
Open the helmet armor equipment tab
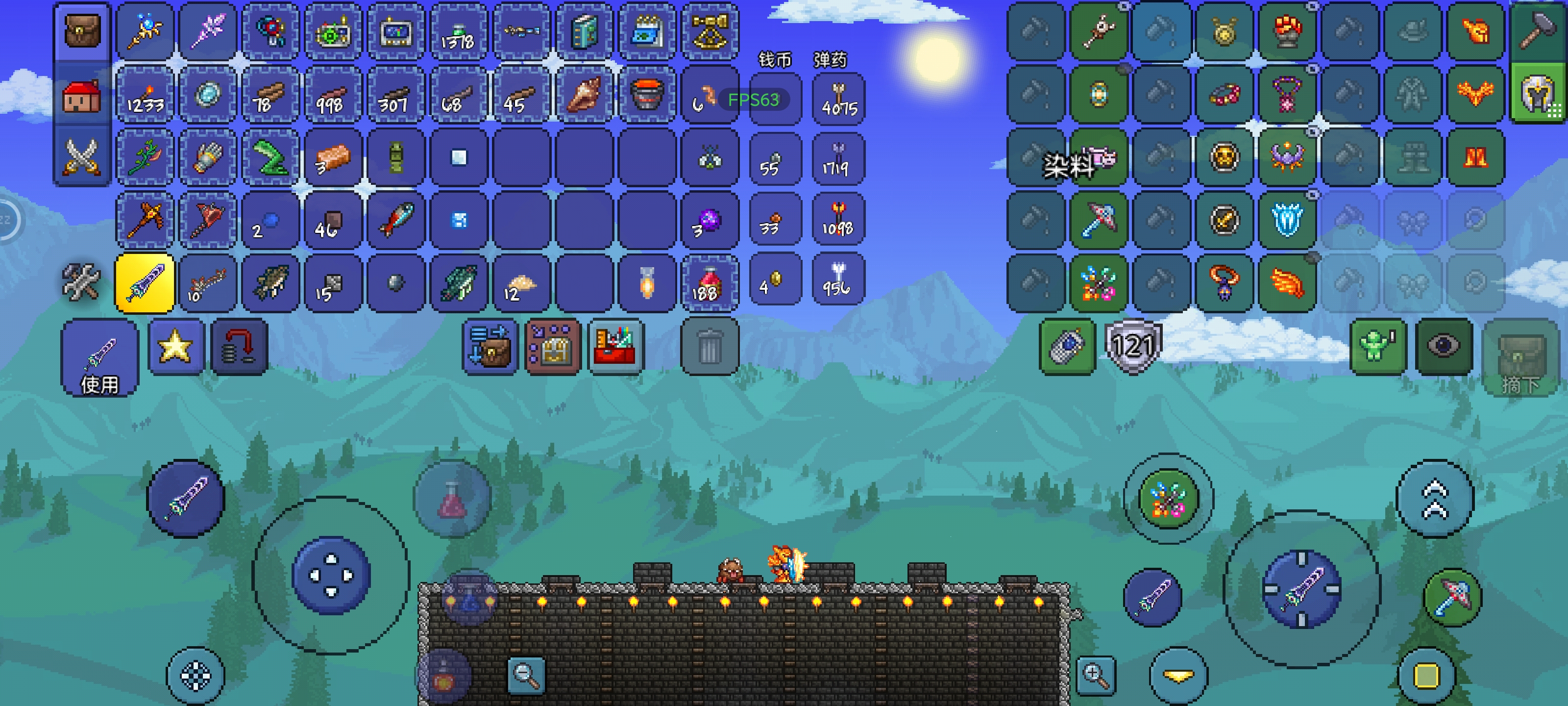1537,95
